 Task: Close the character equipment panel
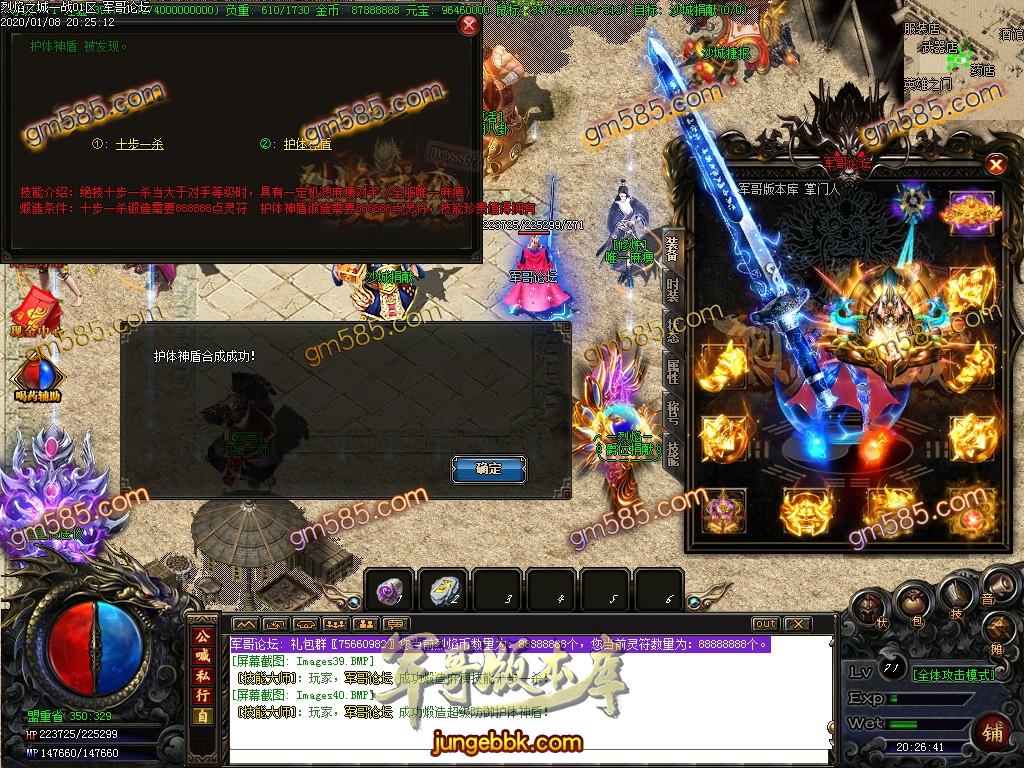(x=995, y=165)
